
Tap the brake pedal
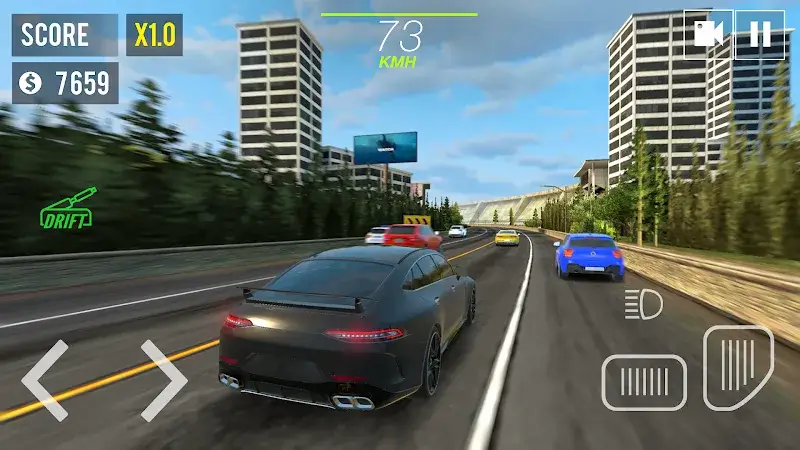click(644, 383)
